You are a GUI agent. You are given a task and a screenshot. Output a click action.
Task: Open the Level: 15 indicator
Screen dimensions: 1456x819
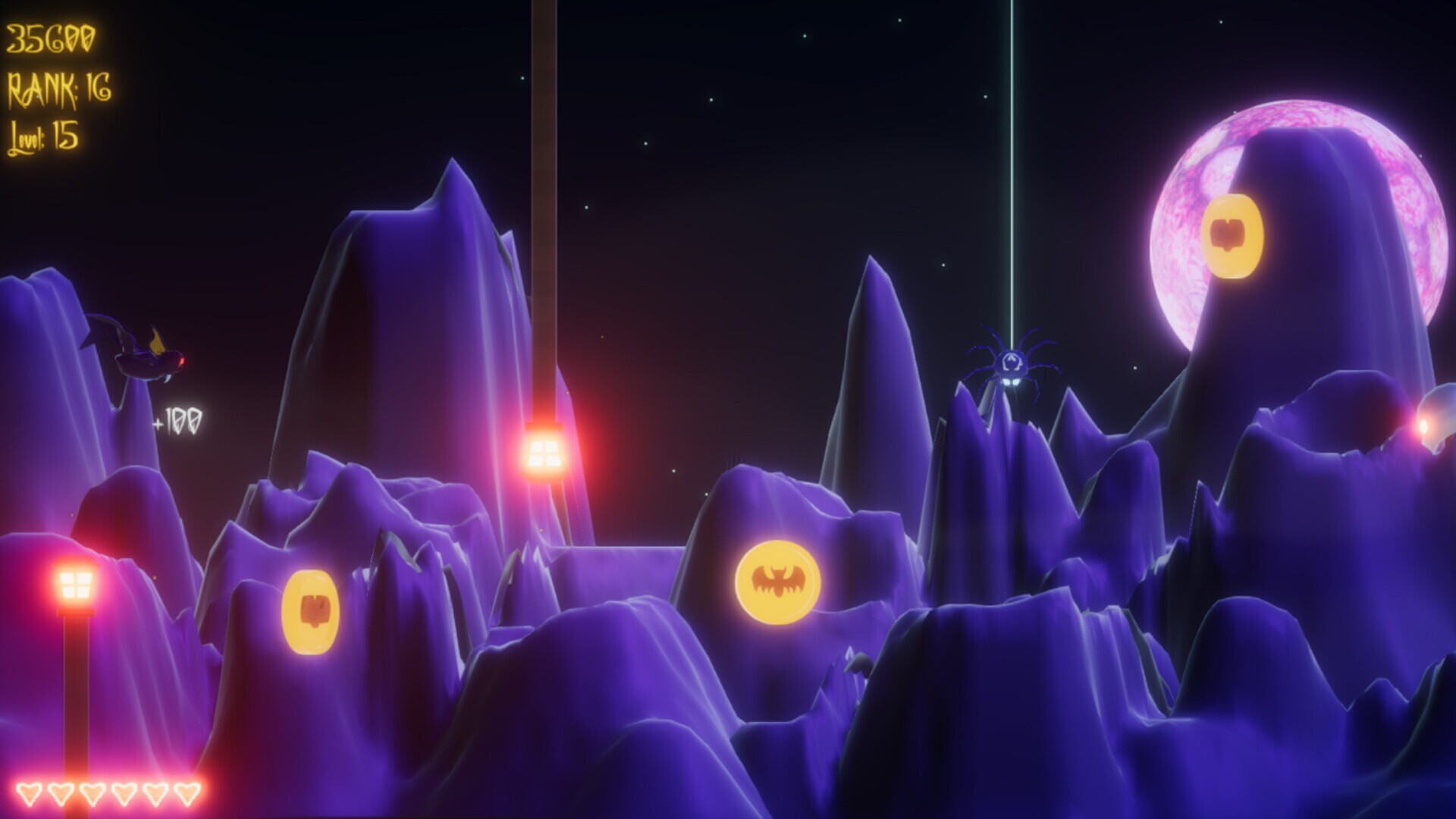[x=45, y=133]
